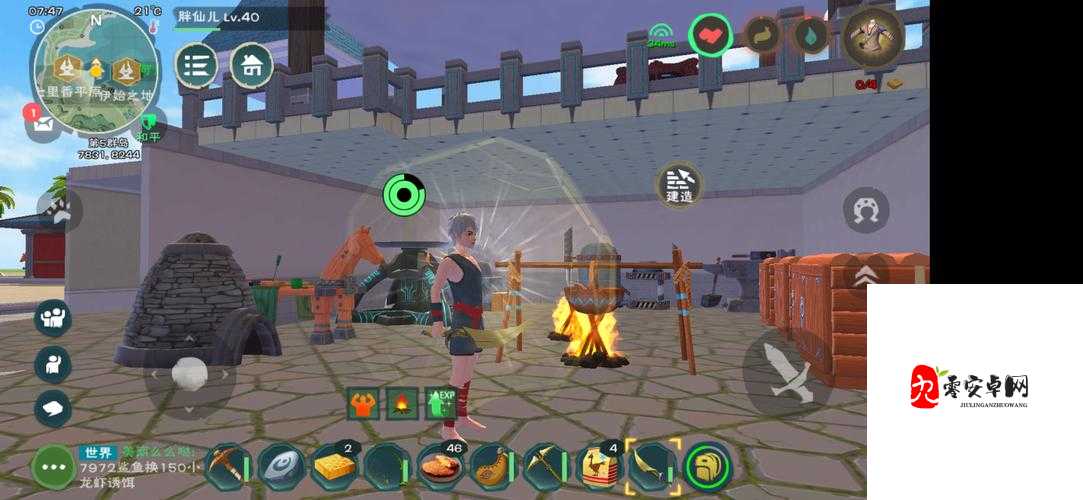
Task: Select the cooked food plate with 46
Action: (x=440, y=466)
